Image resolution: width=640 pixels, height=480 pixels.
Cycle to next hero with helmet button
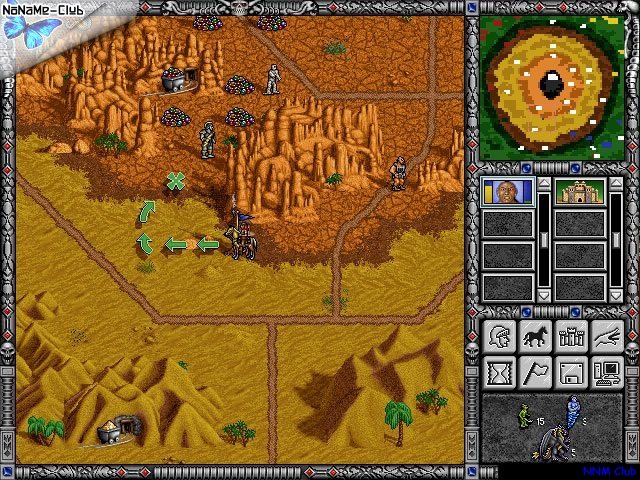pyautogui.click(x=498, y=337)
